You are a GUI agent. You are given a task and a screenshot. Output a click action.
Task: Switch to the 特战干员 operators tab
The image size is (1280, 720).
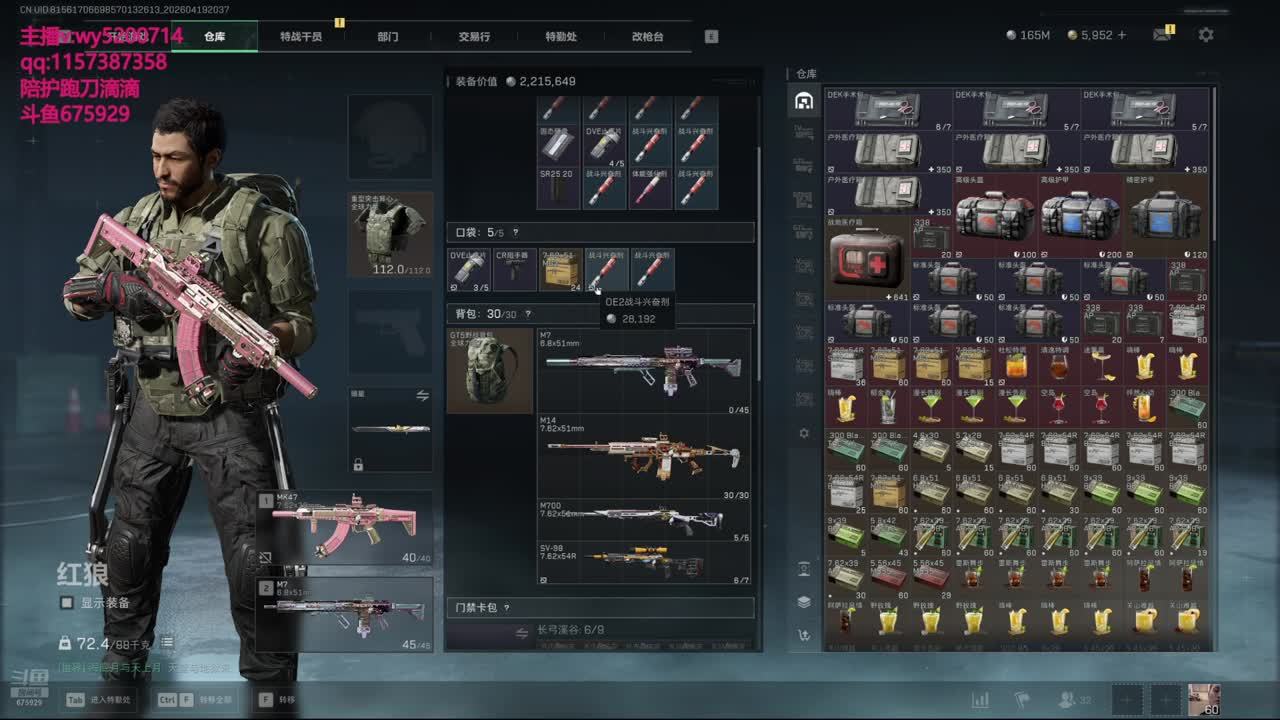300,36
